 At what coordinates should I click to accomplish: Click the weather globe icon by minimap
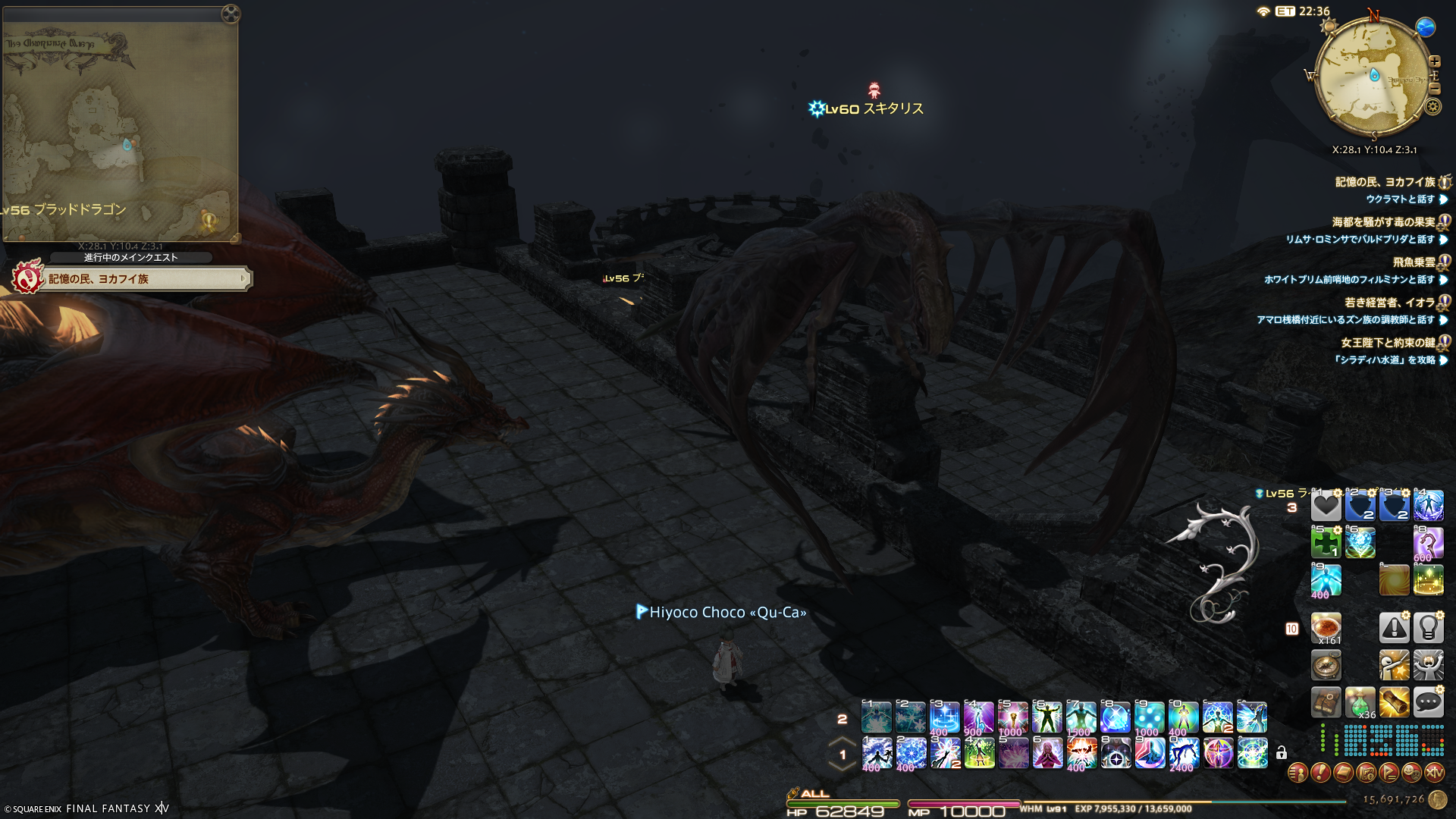pyautogui.click(x=1426, y=27)
